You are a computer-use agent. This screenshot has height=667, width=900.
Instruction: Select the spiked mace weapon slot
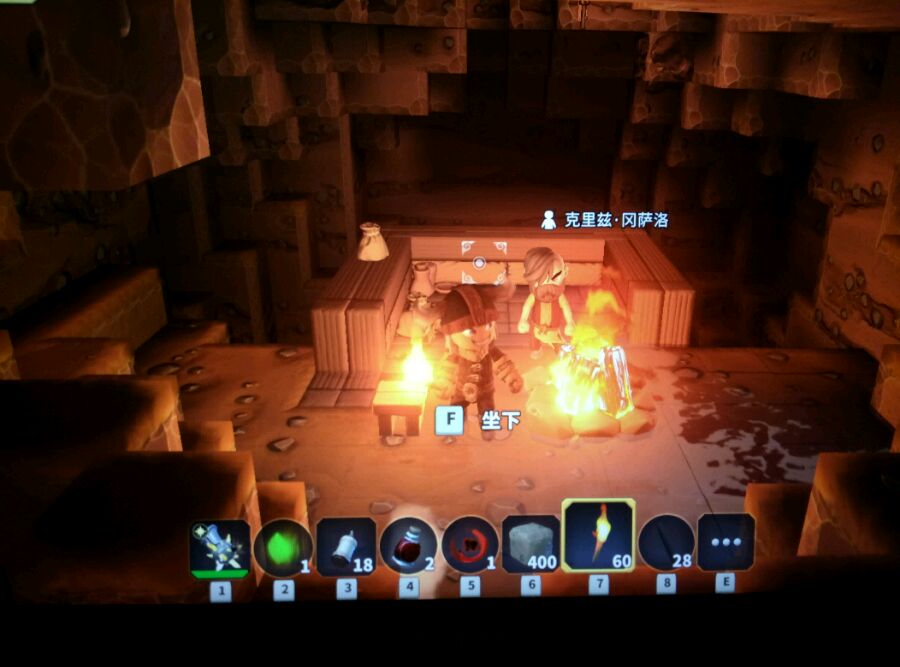tap(220, 548)
